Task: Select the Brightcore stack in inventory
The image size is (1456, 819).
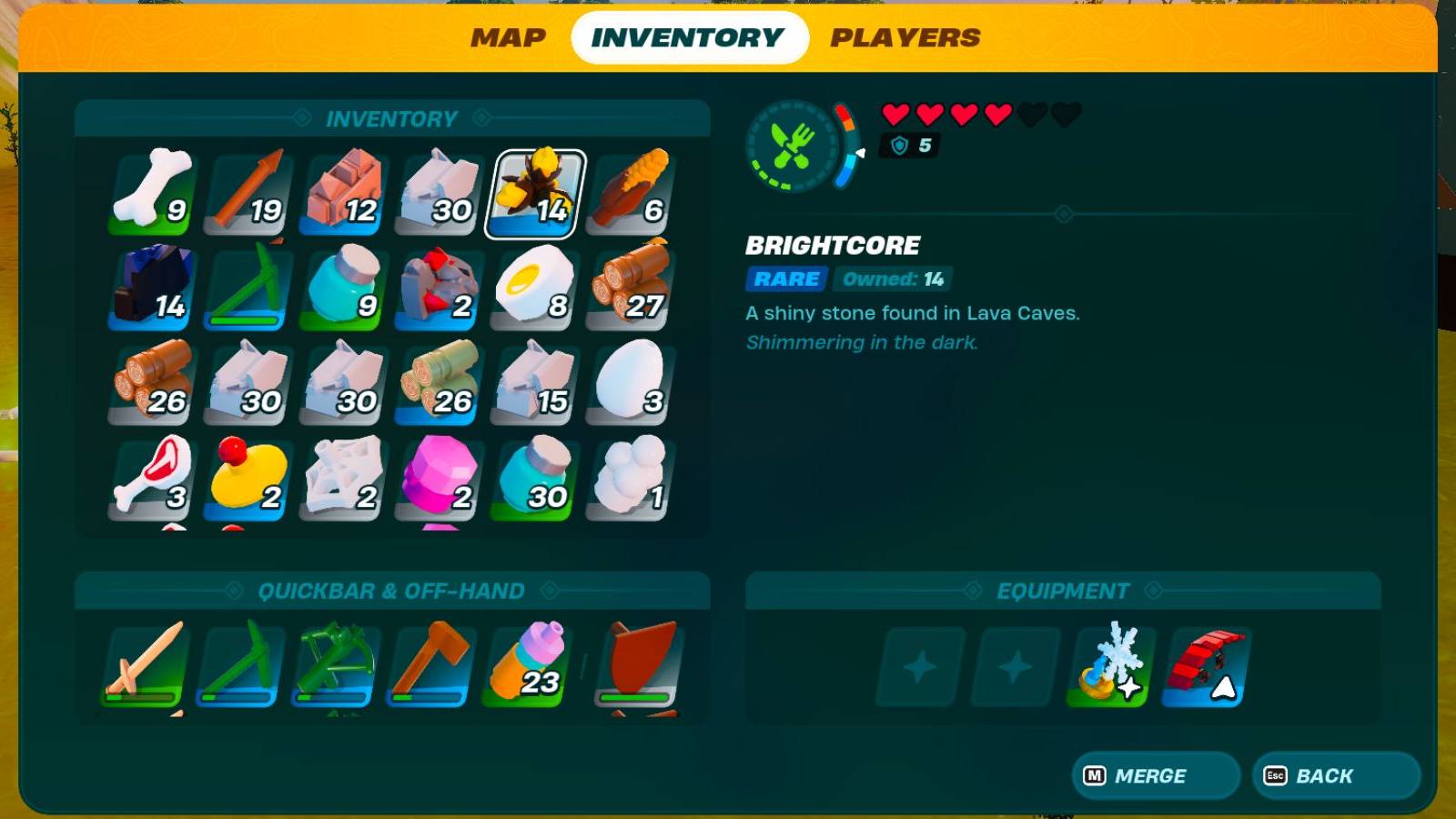Action: click(x=532, y=194)
